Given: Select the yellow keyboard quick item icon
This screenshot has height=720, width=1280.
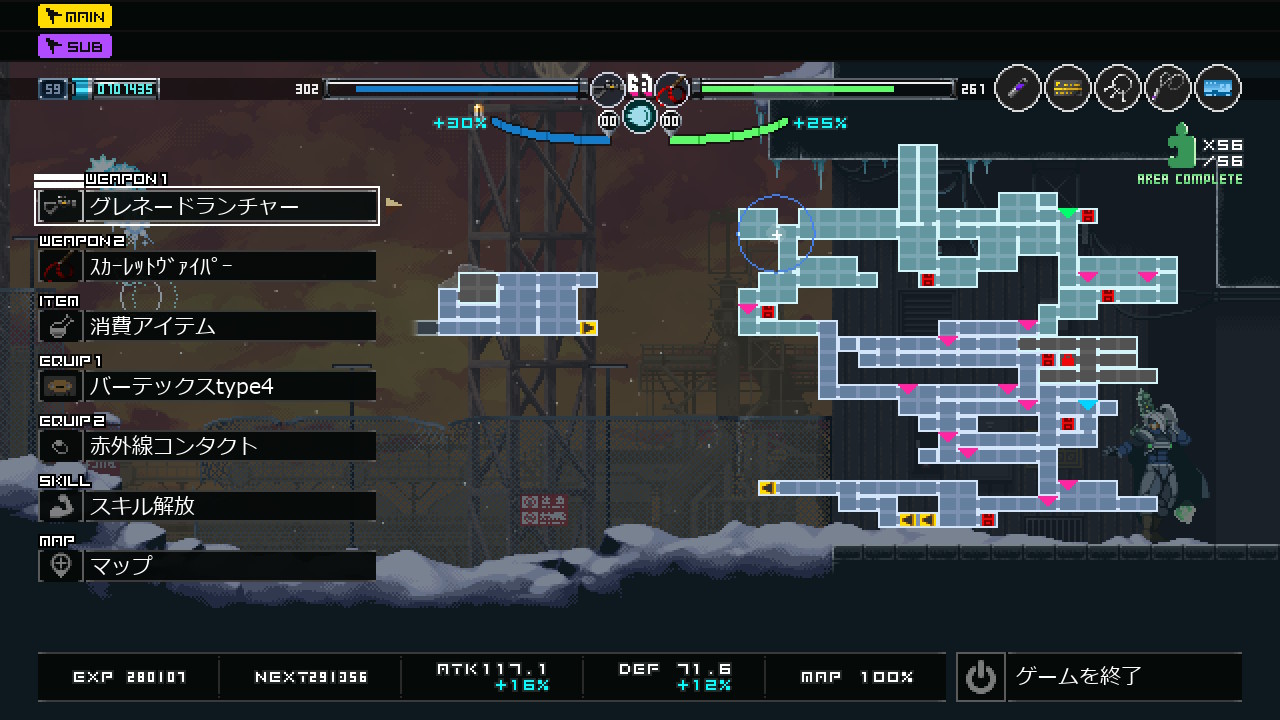Looking at the screenshot, I should point(1068,89).
